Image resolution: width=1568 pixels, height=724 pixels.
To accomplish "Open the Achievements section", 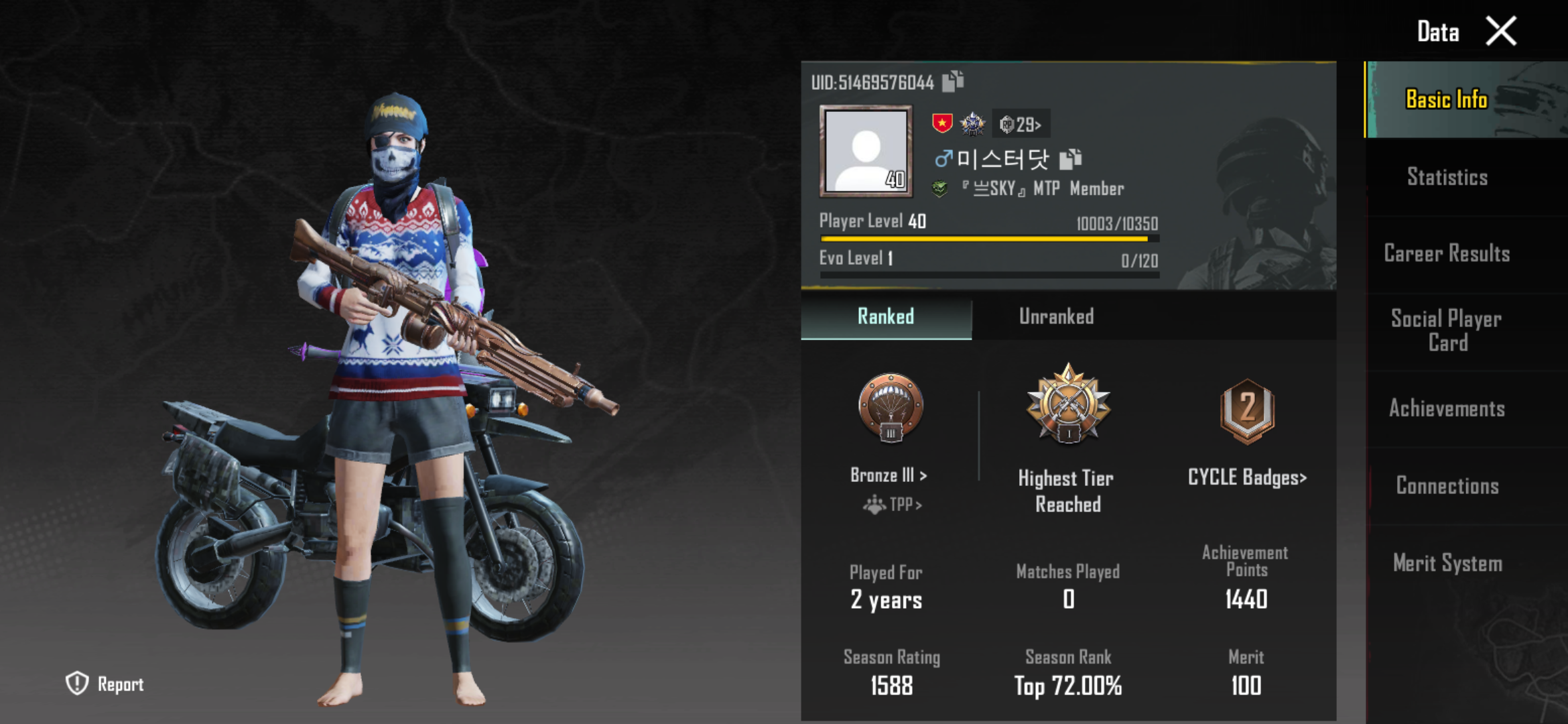I will 1447,408.
